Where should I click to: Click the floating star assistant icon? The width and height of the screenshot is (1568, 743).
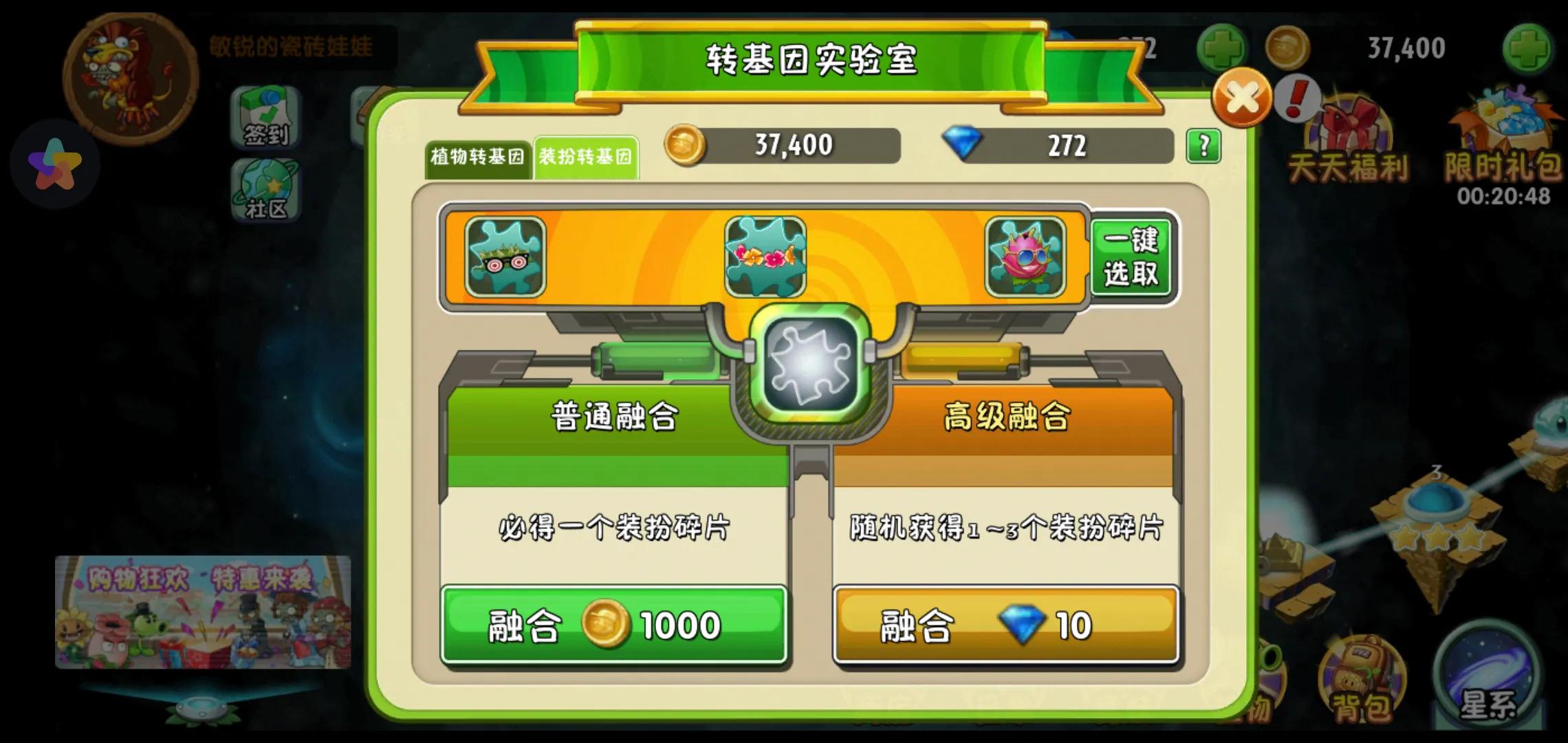tap(54, 164)
